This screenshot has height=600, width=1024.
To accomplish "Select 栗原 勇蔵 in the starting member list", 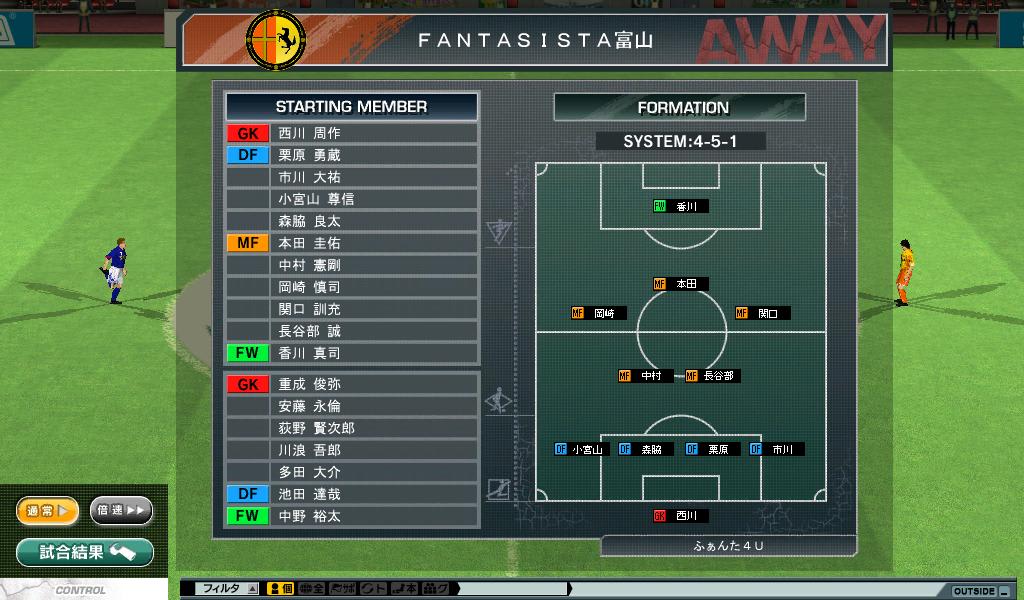I will click(351, 155).
